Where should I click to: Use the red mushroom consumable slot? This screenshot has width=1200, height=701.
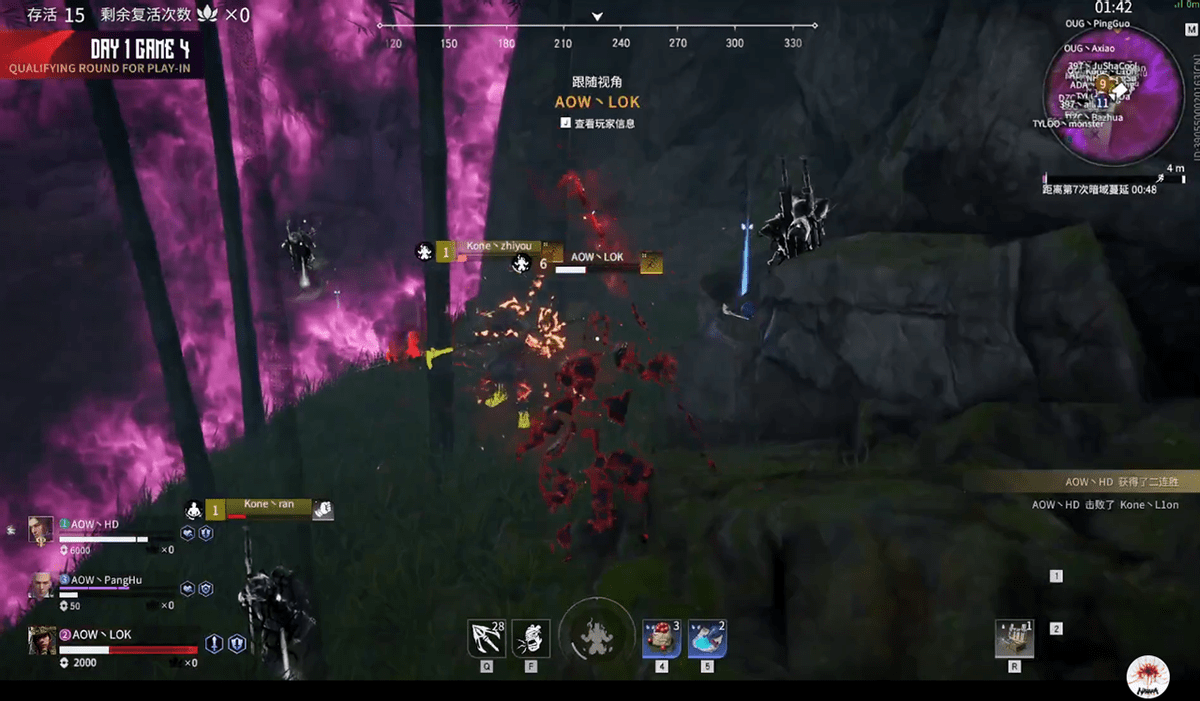(x=661, y=638)
